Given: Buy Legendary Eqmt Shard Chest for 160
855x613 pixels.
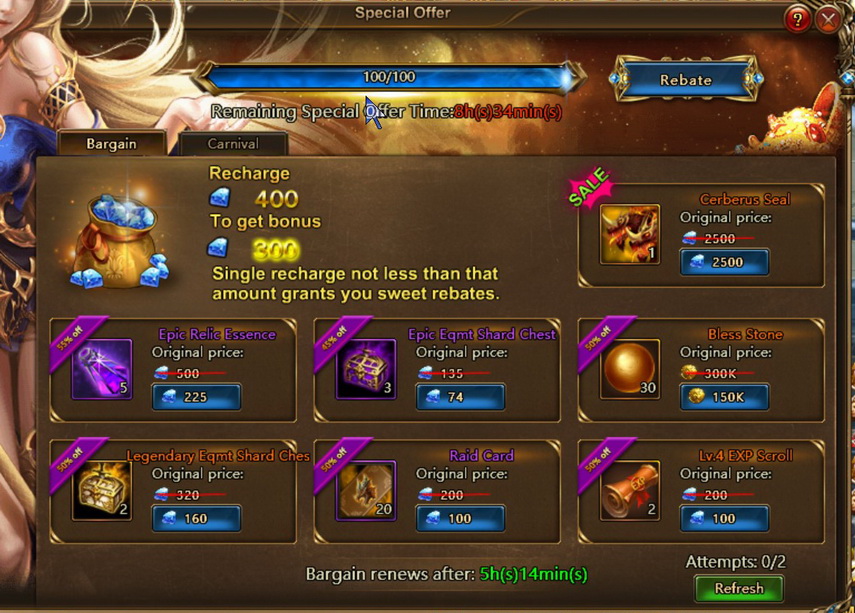Looking at the screenshot, I should pos(196,519).
